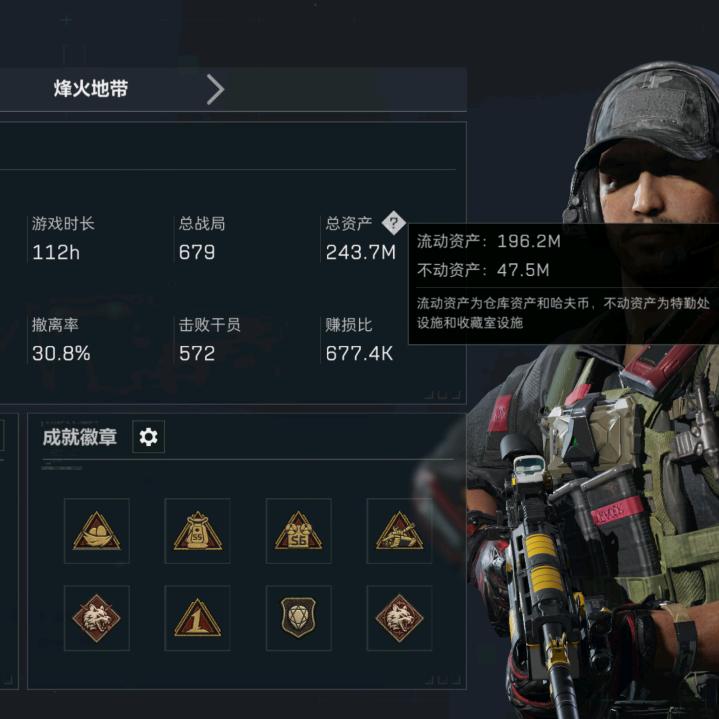This screenshot has width=719, height=719.
Task: Click the question mark beside 总资产
Action: (393, 223)
